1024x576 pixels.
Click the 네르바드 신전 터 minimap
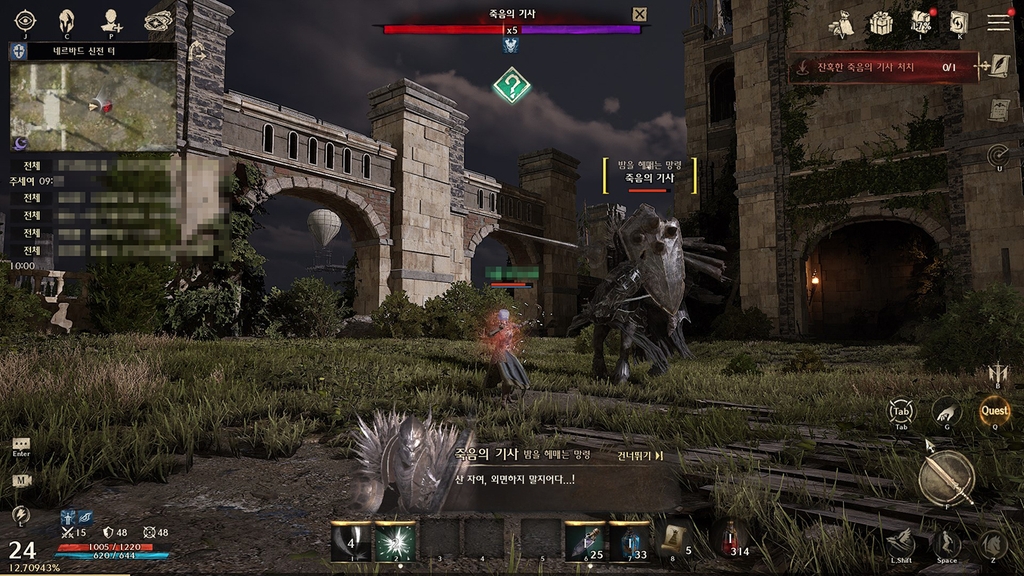pos(93,106)
